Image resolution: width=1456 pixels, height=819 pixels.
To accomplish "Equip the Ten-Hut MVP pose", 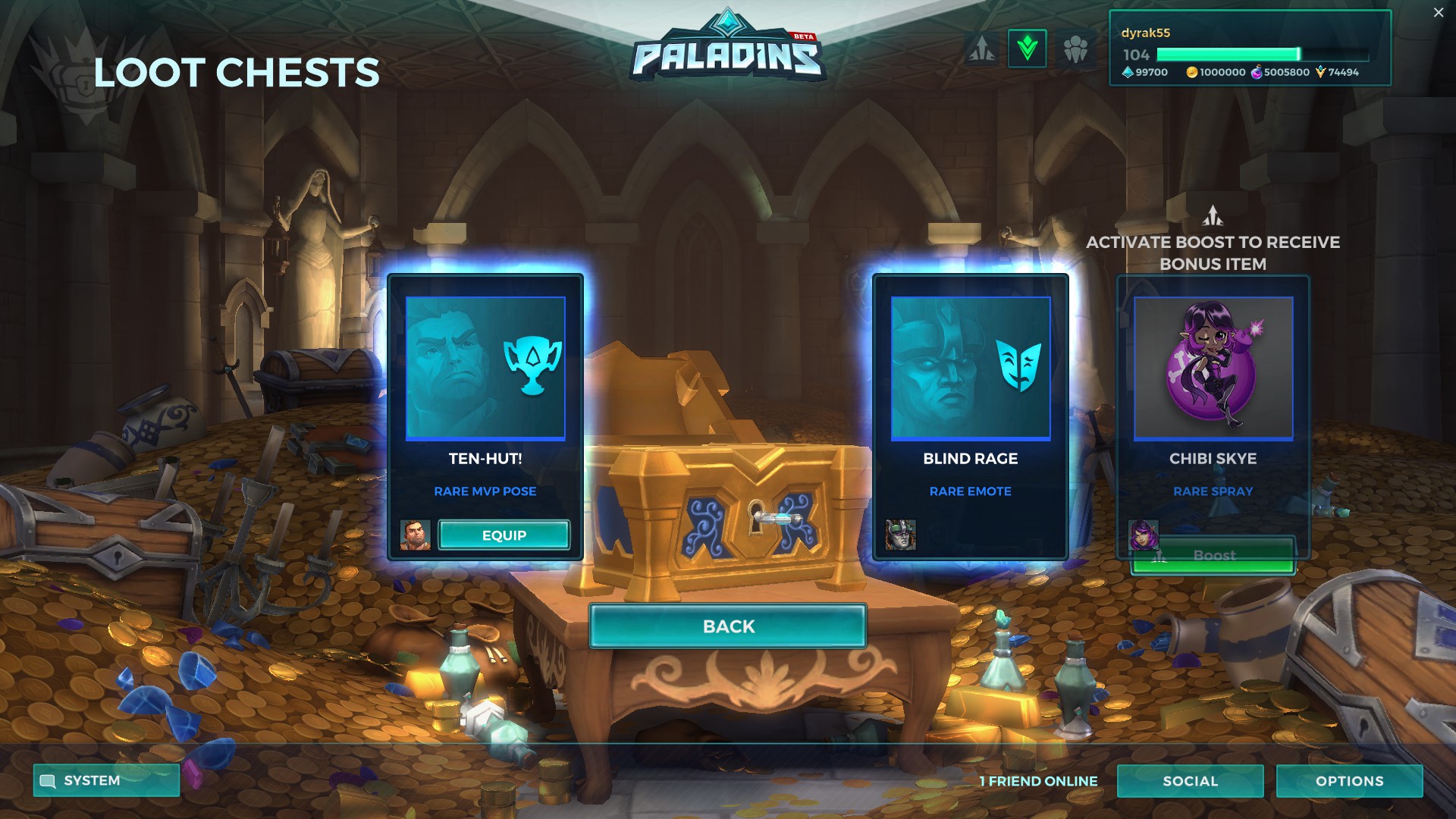I will (504, 535).
